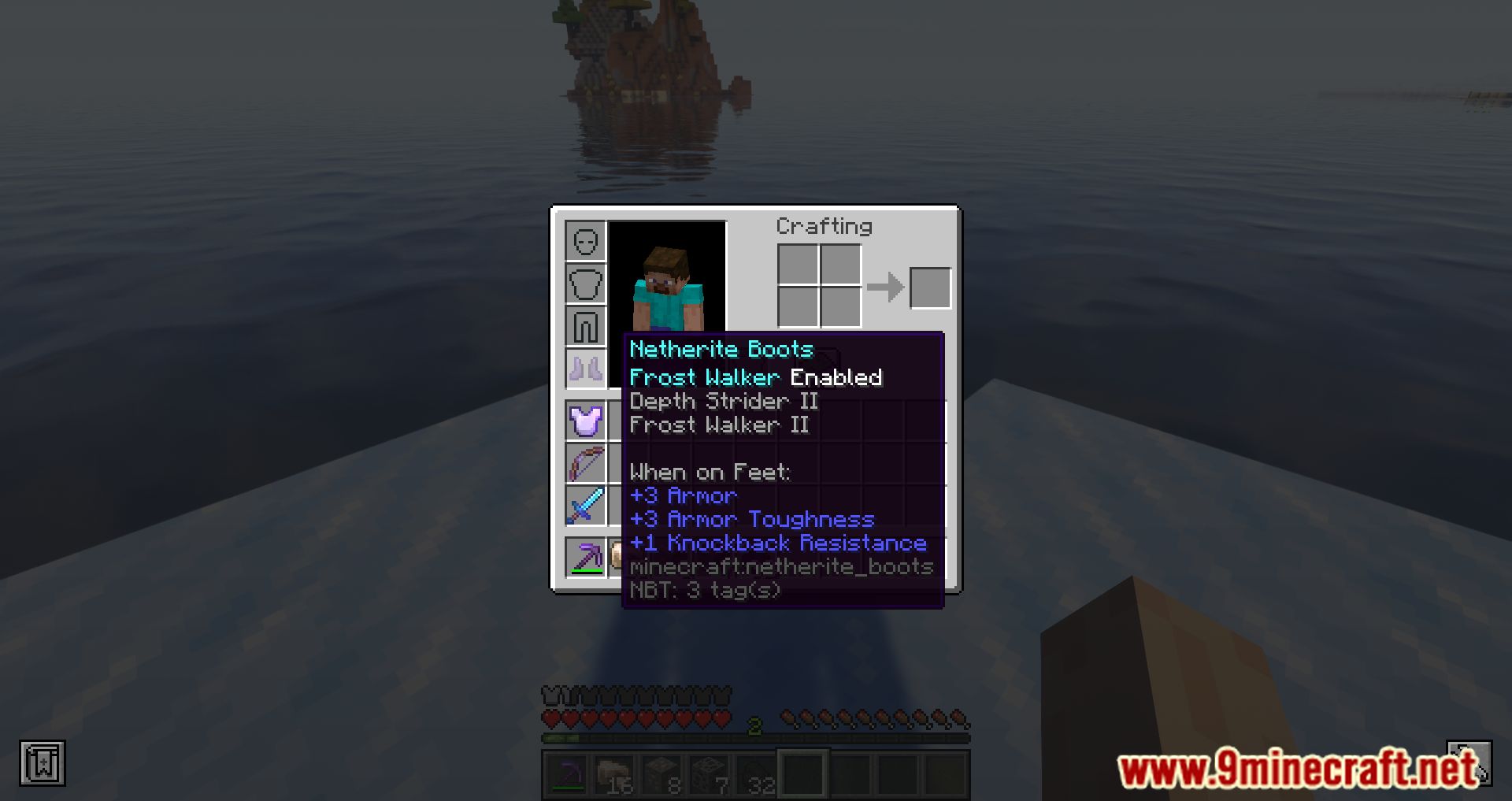Select the bow in the inventory

[585, 463]
